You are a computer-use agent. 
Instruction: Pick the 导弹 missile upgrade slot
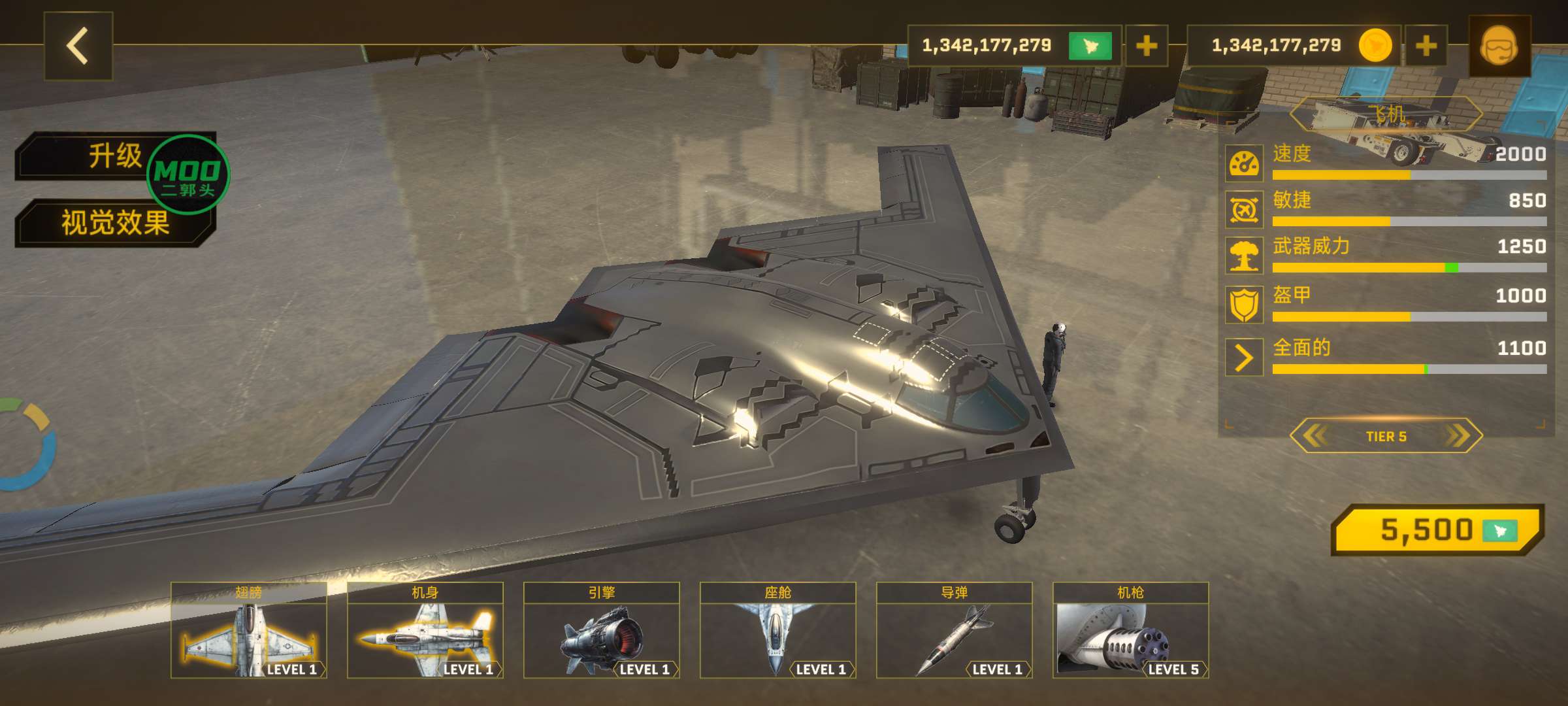955,630
